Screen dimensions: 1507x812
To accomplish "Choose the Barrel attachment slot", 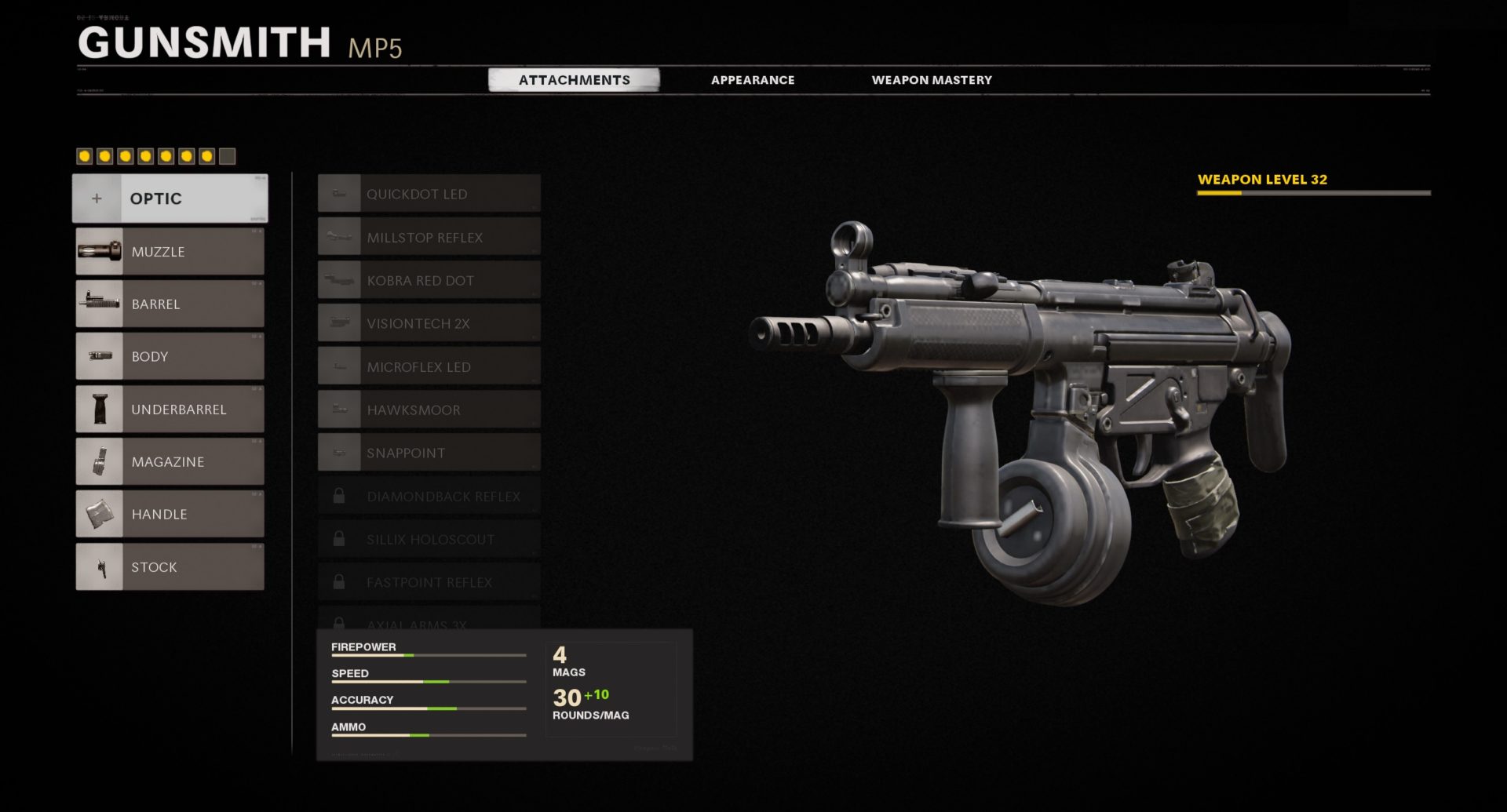I will coord(170,304).
